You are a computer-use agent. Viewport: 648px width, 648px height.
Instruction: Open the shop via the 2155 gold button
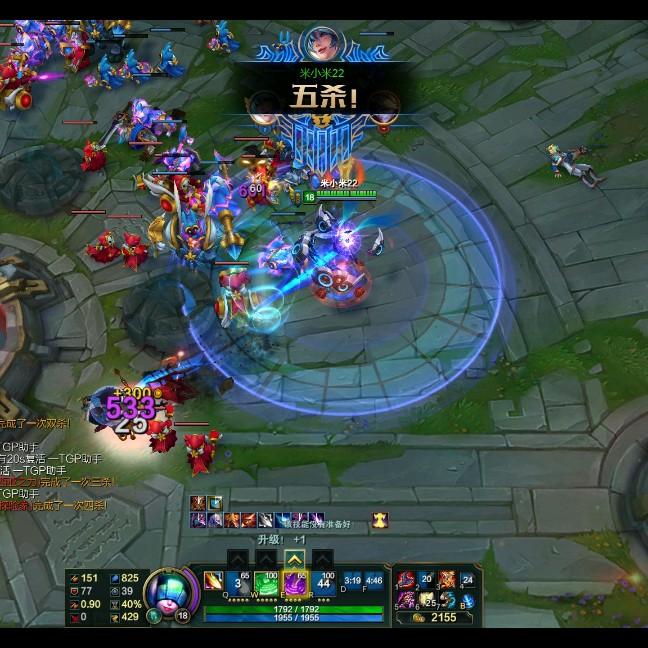click(x=432, y=618)
